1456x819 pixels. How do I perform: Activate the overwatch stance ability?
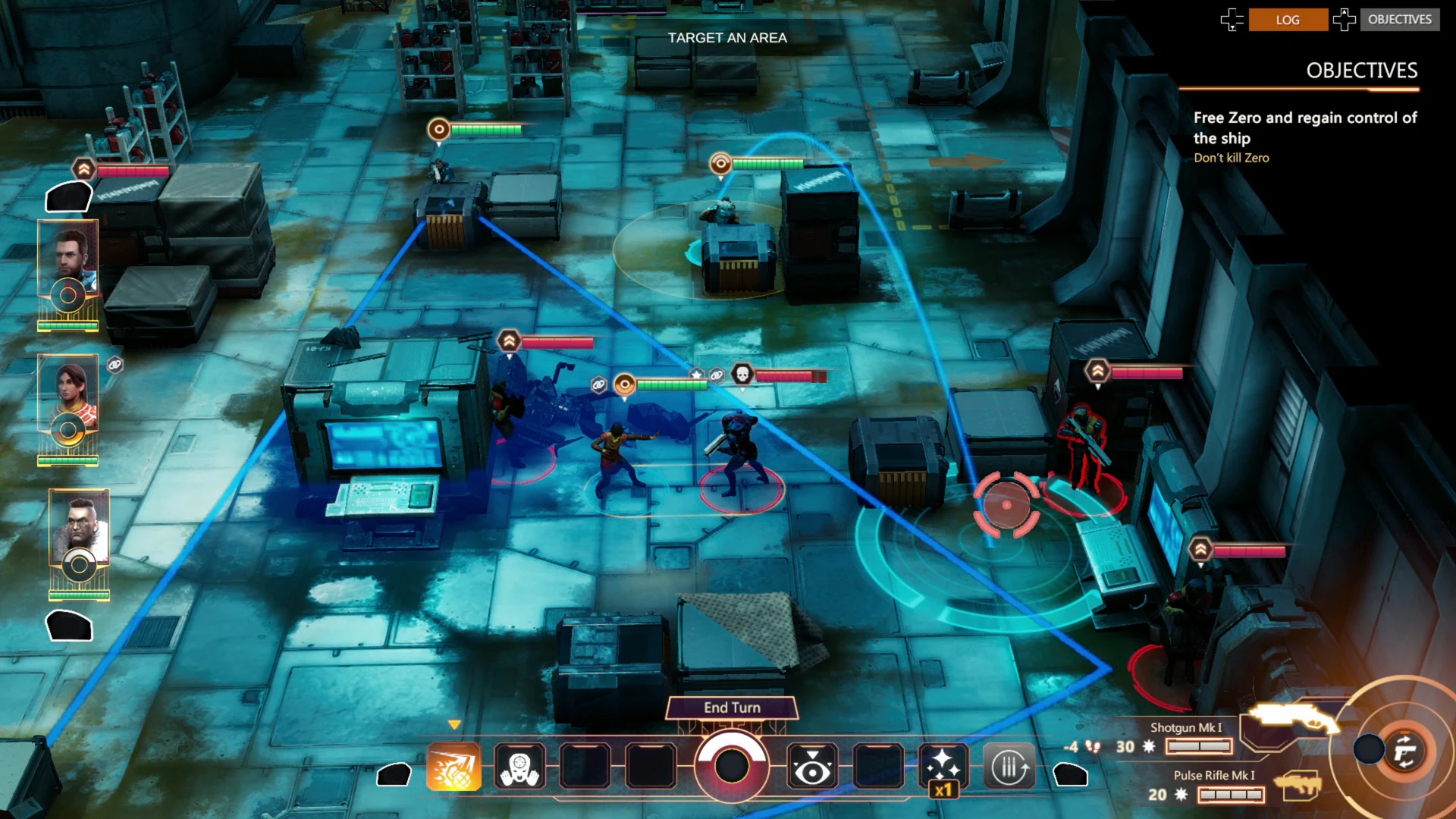click(519, 767)
